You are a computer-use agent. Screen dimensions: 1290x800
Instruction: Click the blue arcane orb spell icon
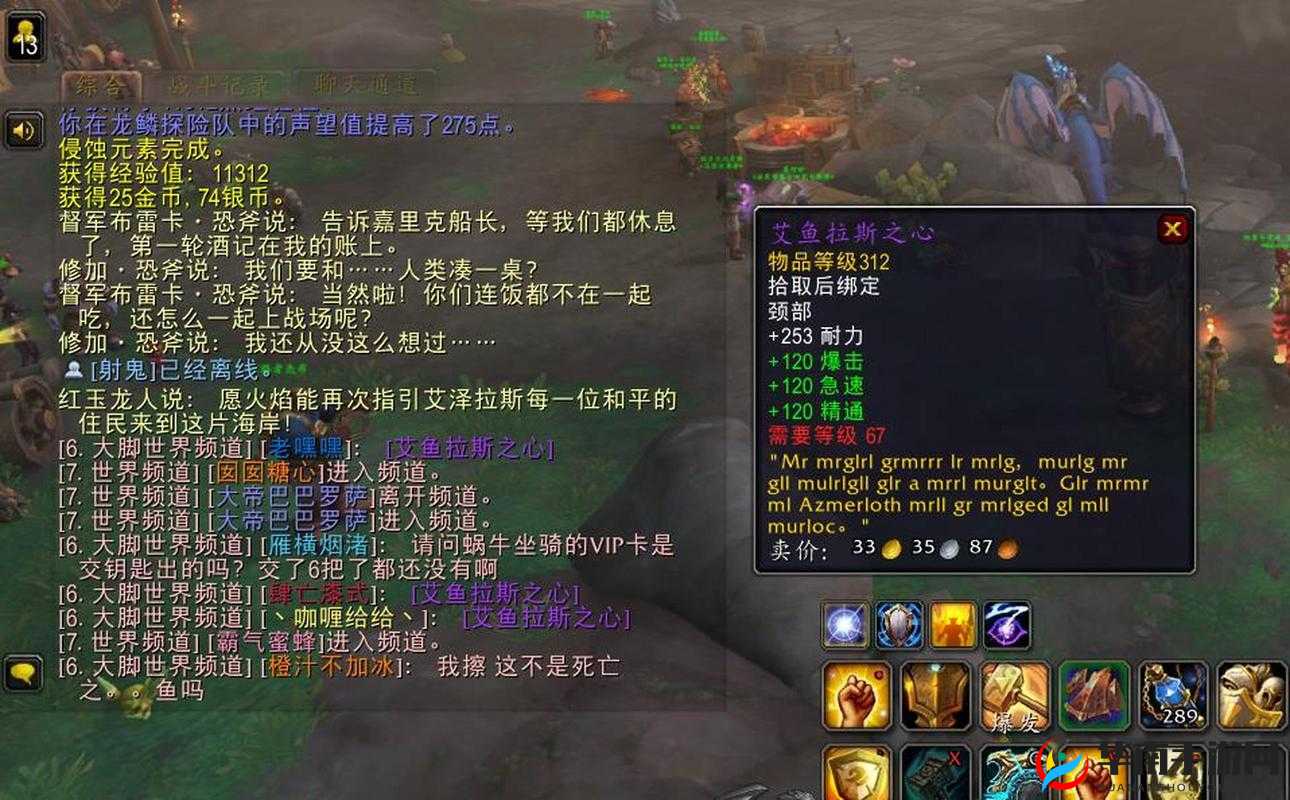click(844, 623)
